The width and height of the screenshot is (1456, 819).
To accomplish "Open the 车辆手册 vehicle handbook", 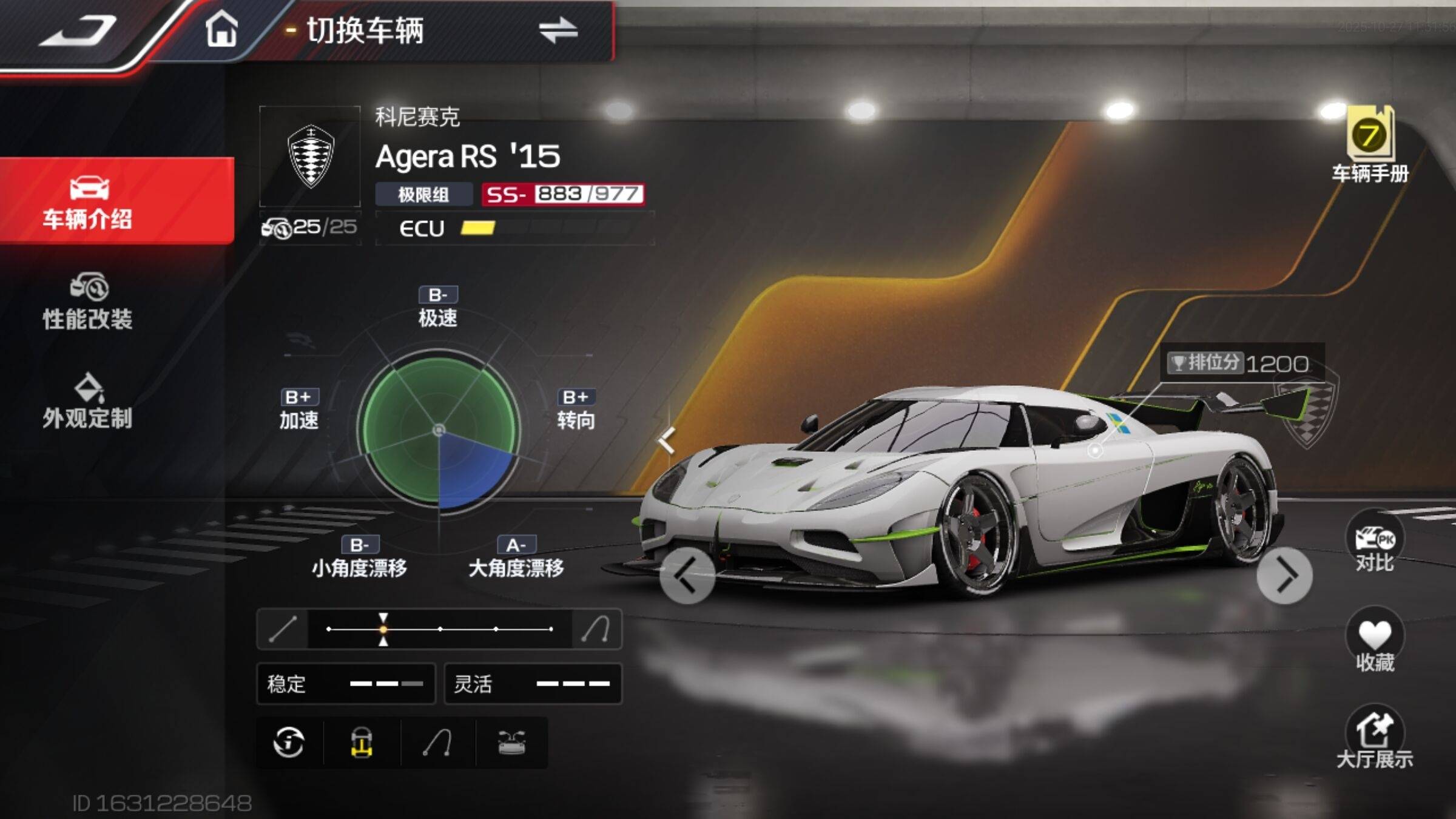I will (1370, 144).
